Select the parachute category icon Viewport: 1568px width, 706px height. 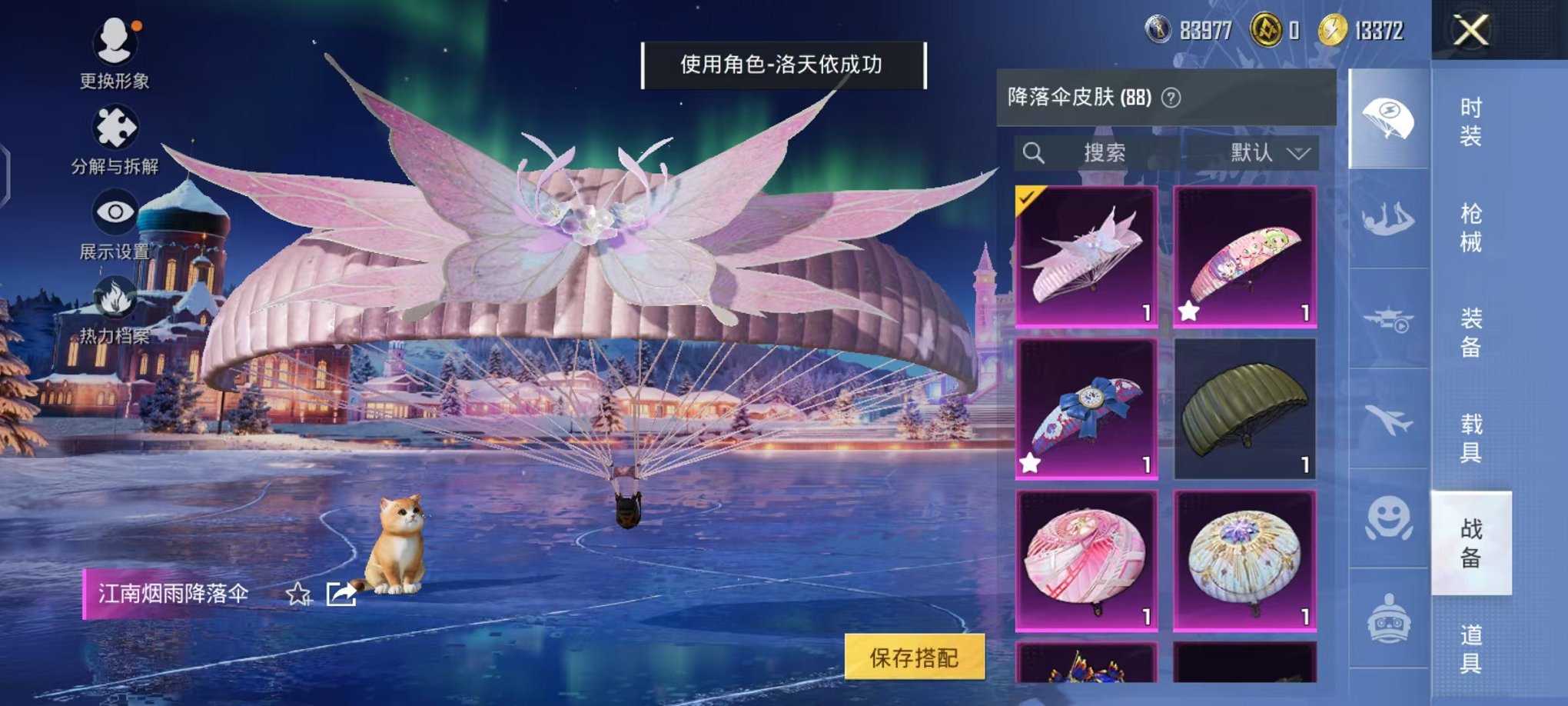coord(1389,115)
